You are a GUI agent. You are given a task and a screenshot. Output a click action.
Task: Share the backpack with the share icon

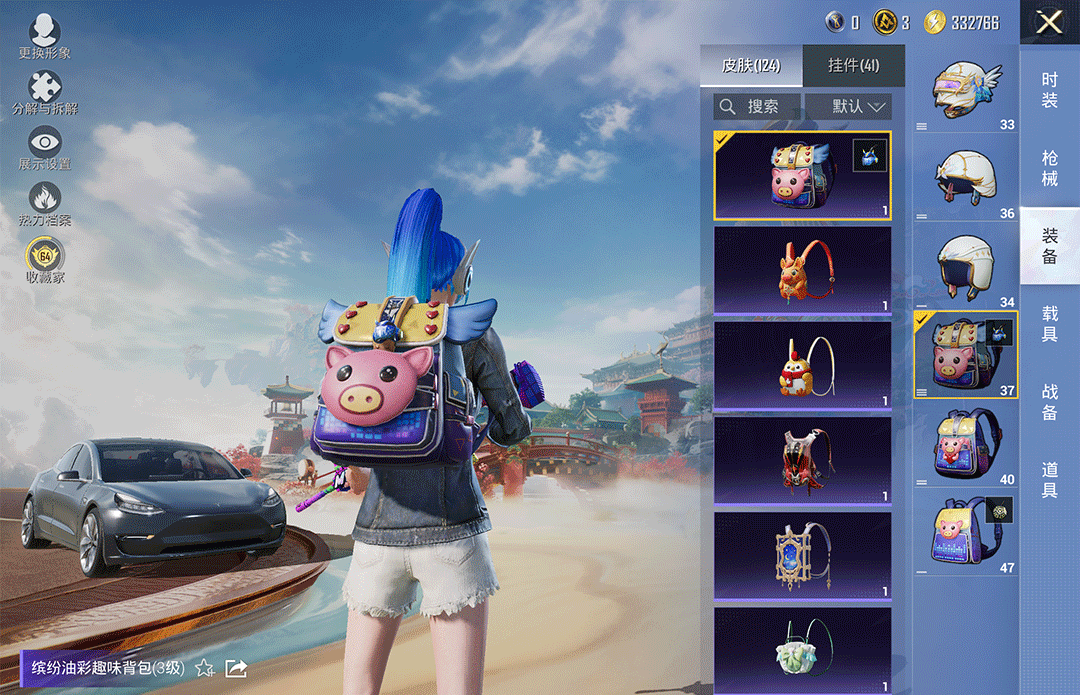[x=236, y=667]
